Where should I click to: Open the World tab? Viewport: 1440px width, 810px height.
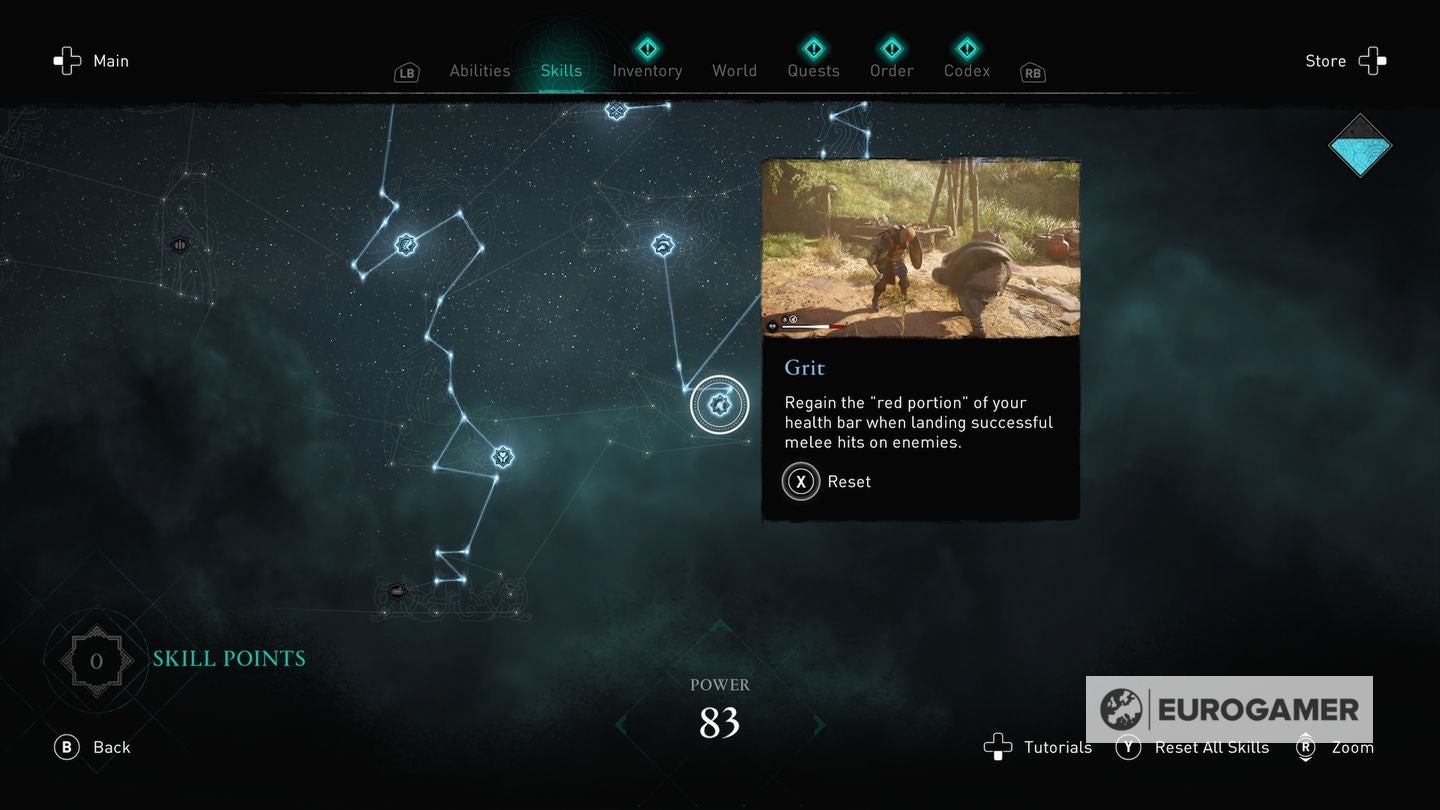coord(734,70)
